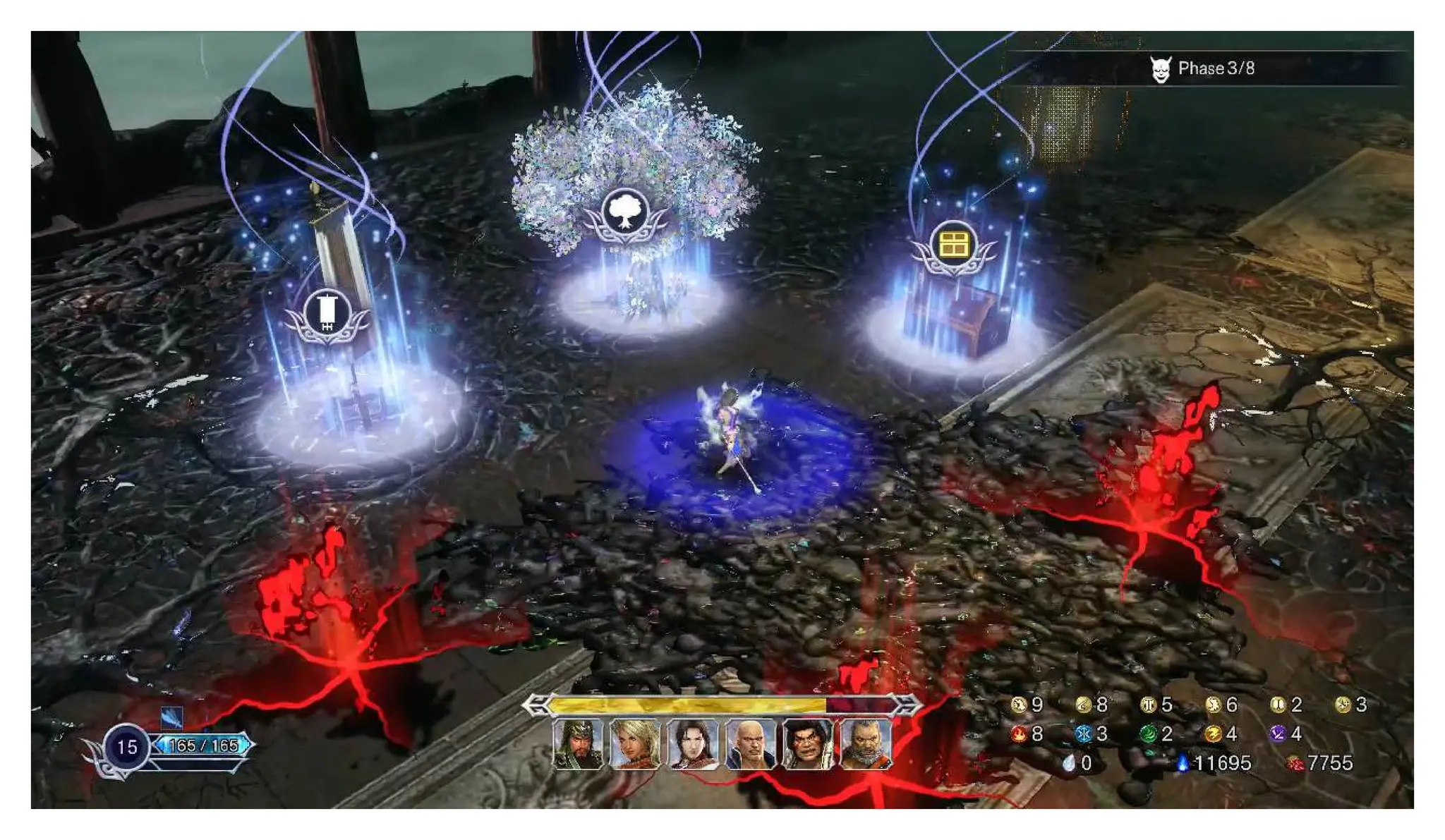
Task: Select the green wind element icon
Action: (1148, 734)
